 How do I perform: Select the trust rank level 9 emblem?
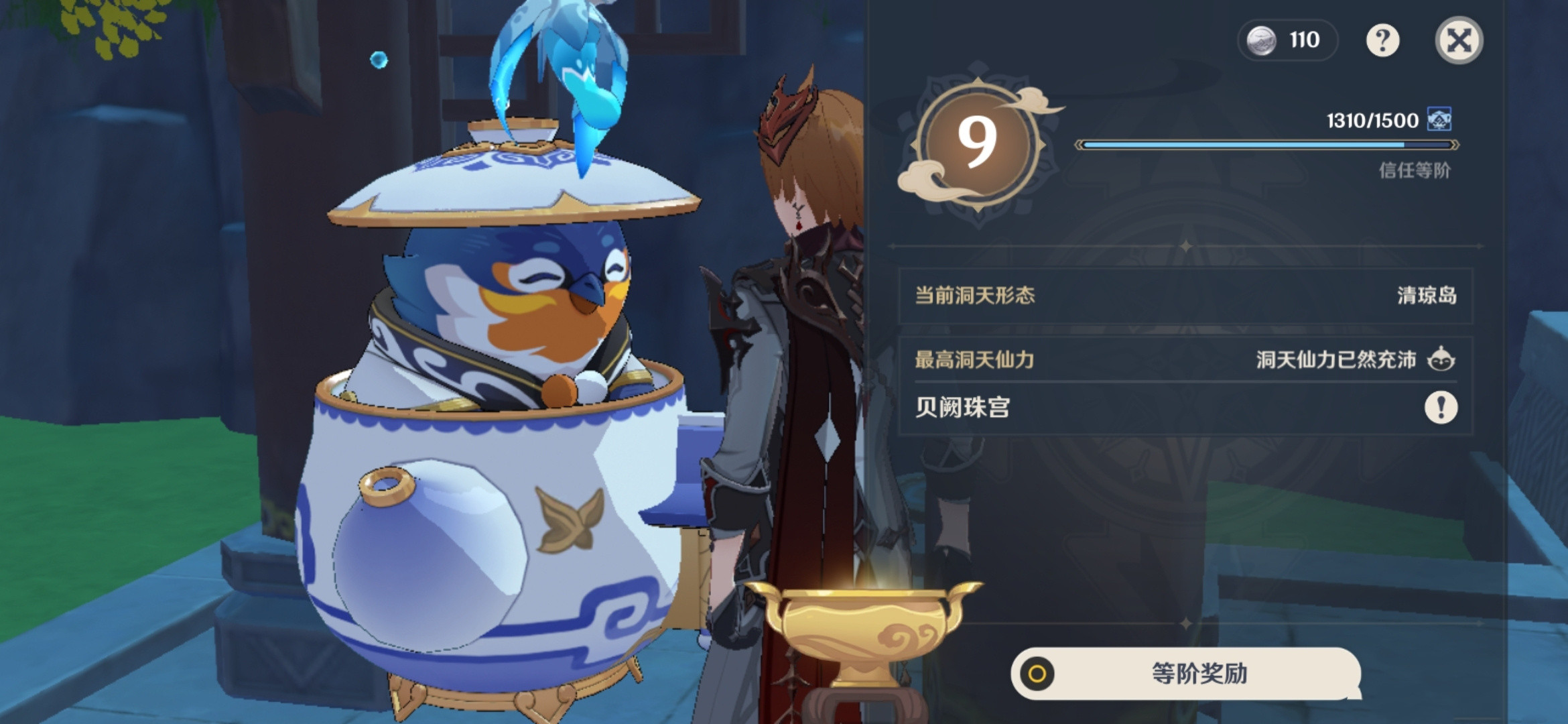point(979,143)
